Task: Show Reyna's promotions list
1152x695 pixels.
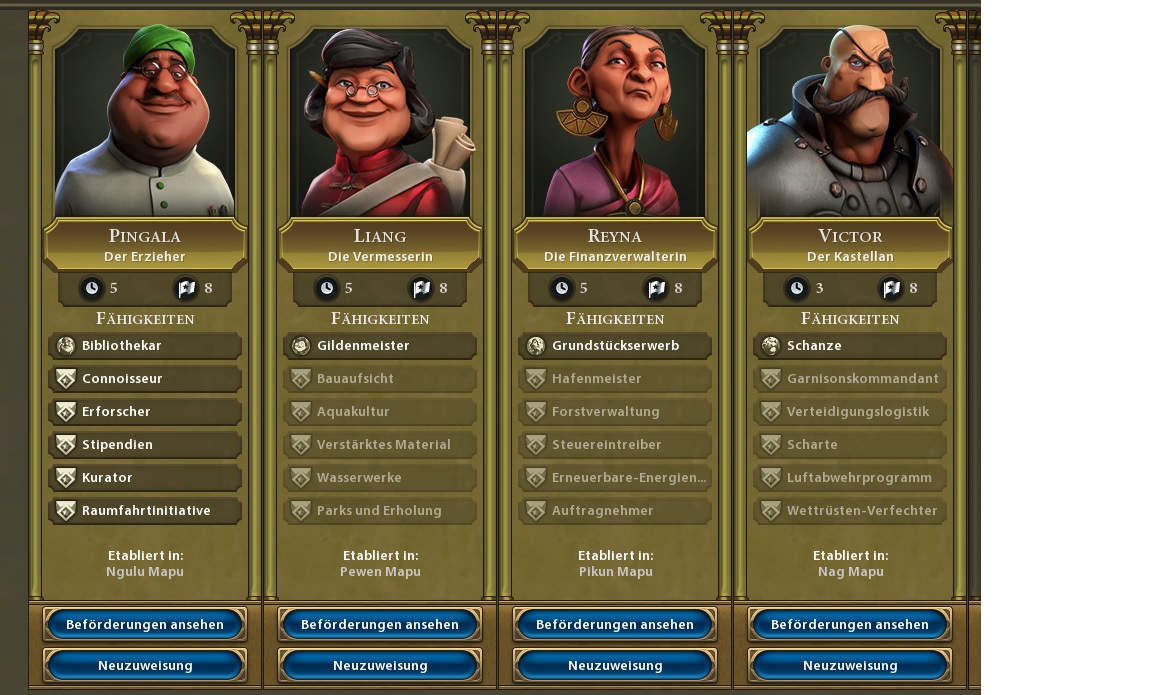Action: 615,624
